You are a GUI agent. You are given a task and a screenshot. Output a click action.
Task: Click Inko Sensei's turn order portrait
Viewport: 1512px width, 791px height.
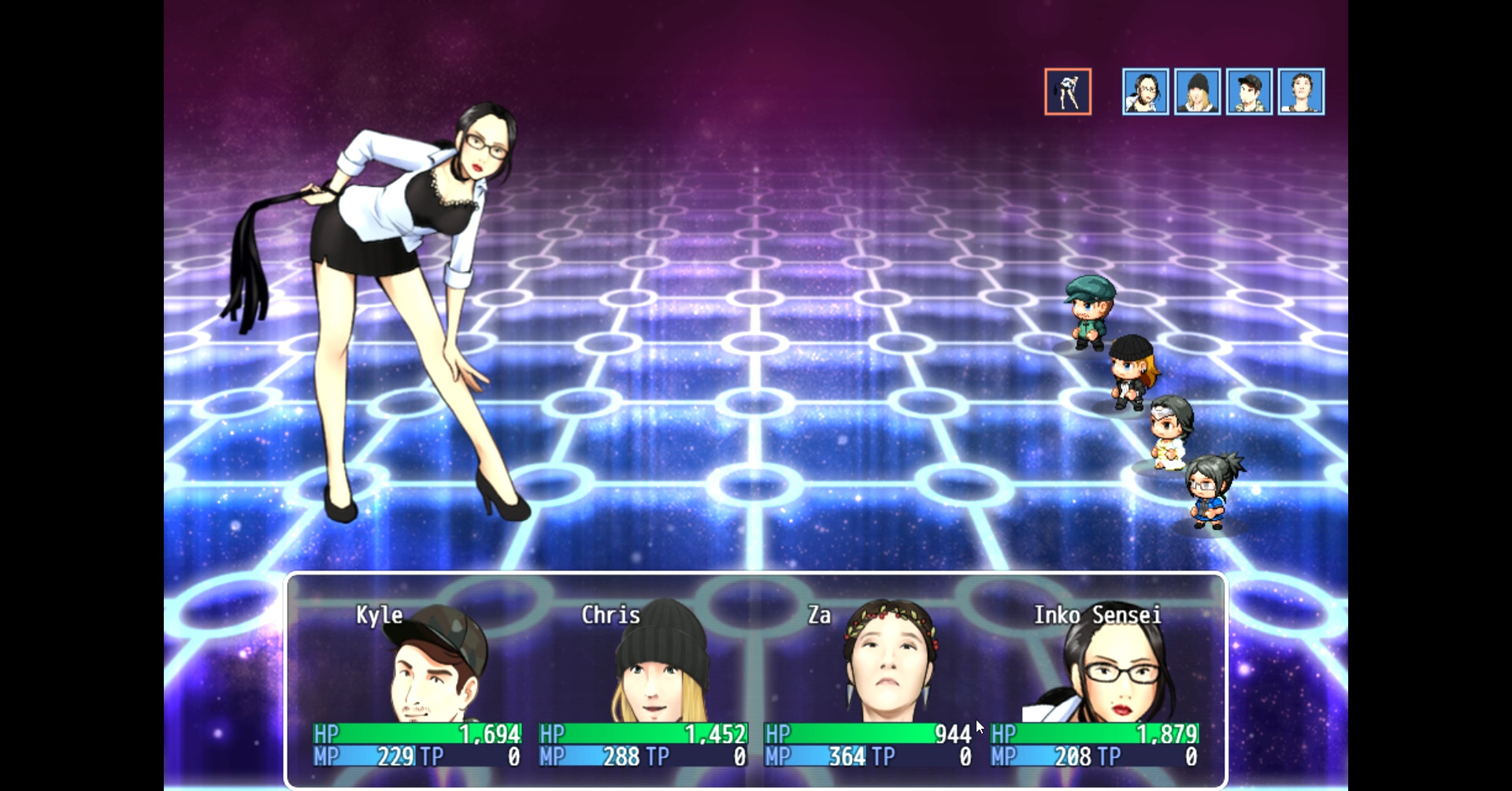click(1145, 92)
